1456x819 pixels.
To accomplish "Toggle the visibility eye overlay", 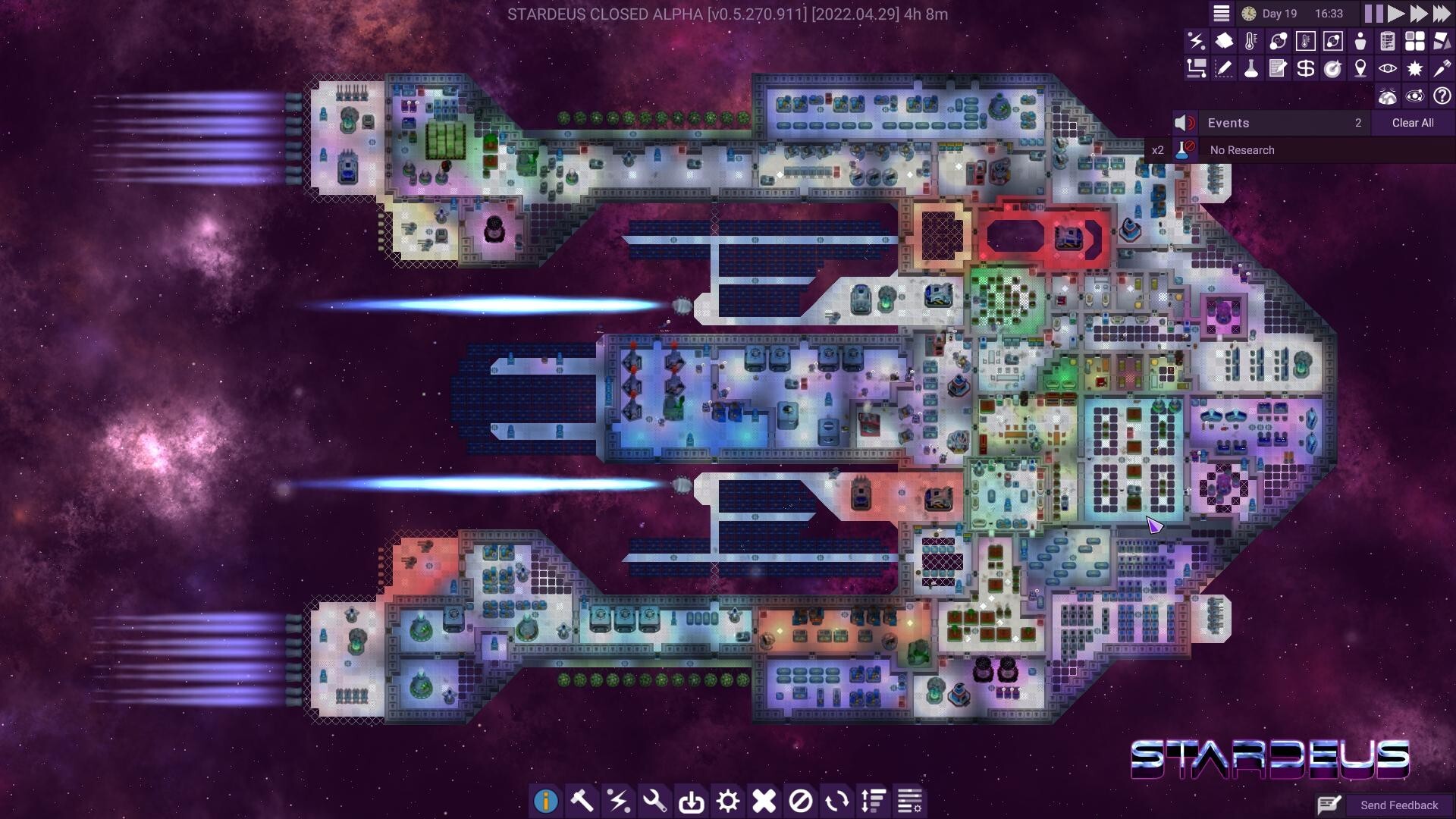I will [x=1389, y=69].
